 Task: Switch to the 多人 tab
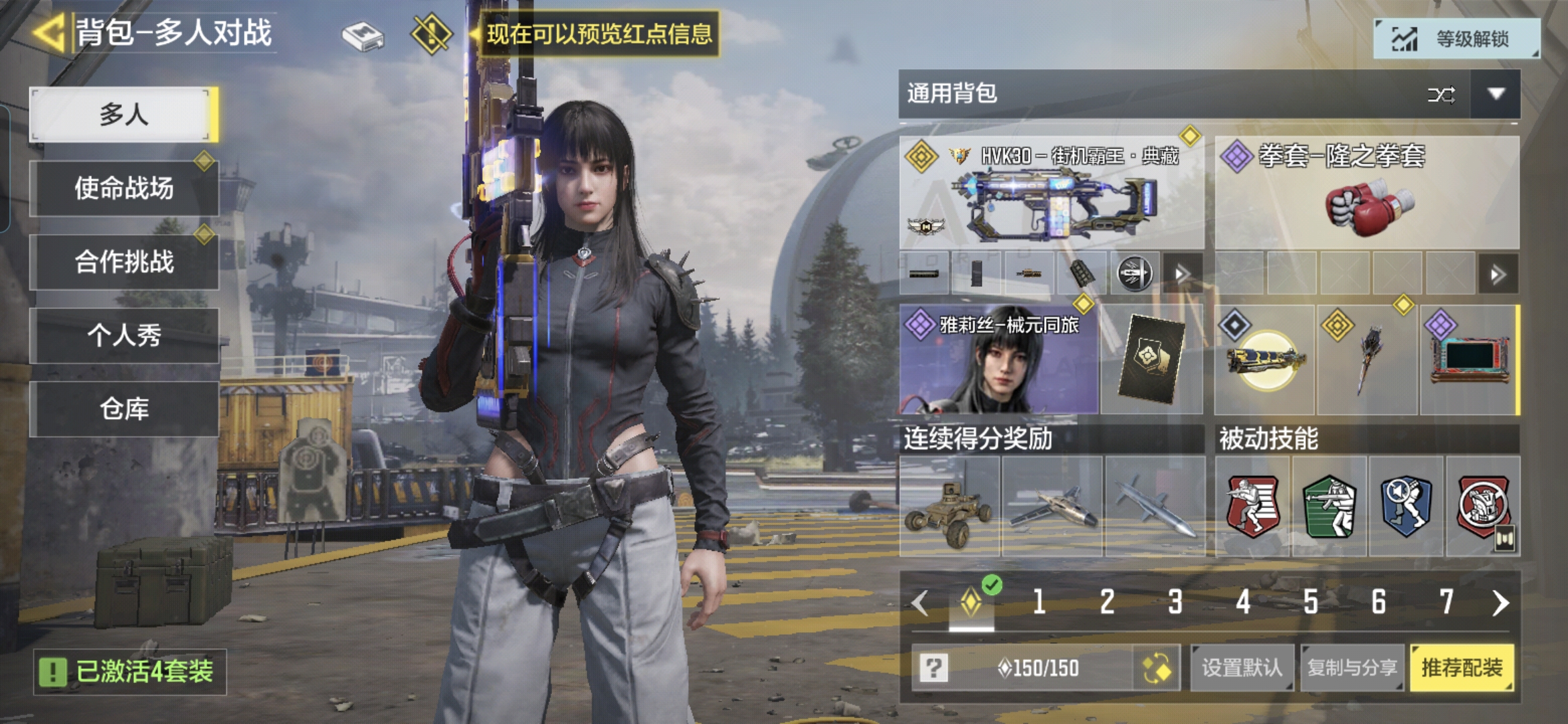124,114
